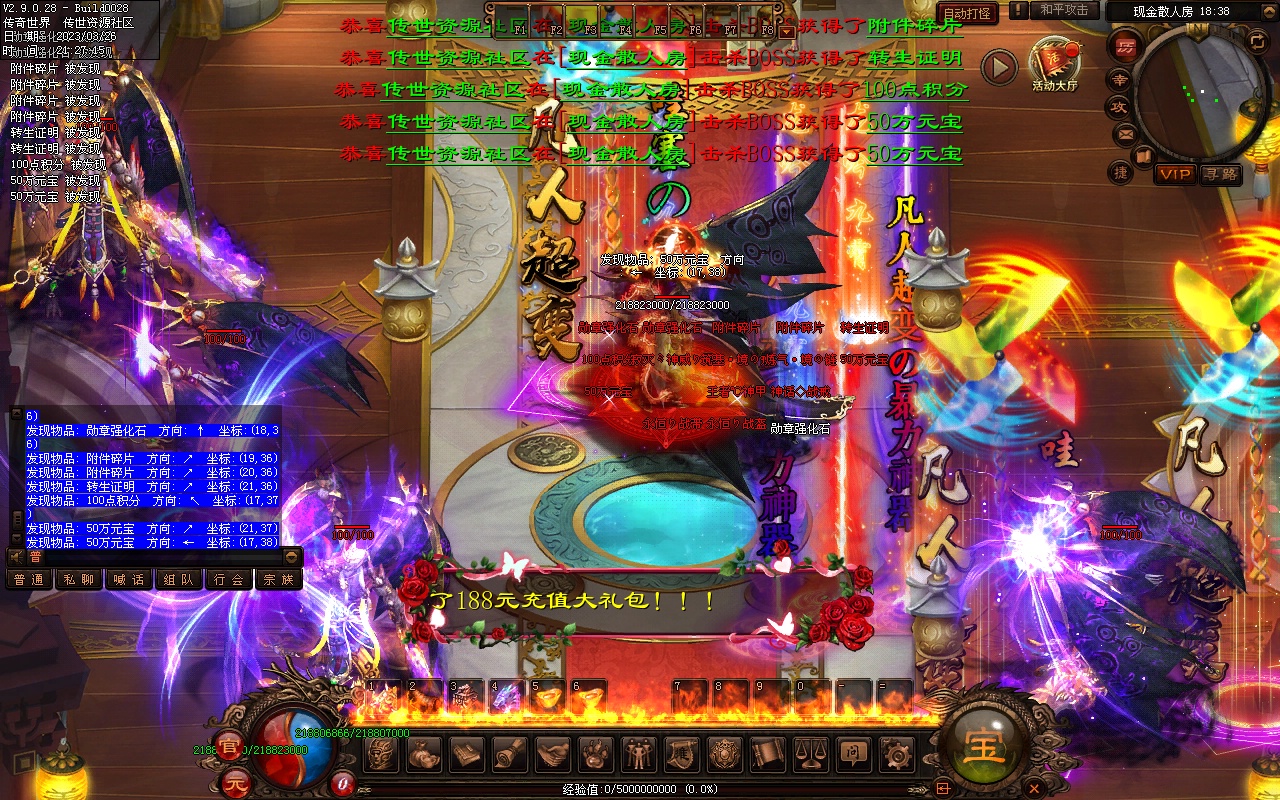Switch chat to 私聊 private channel
Viewport: 1280px width, 800px height.
[78, 579]
